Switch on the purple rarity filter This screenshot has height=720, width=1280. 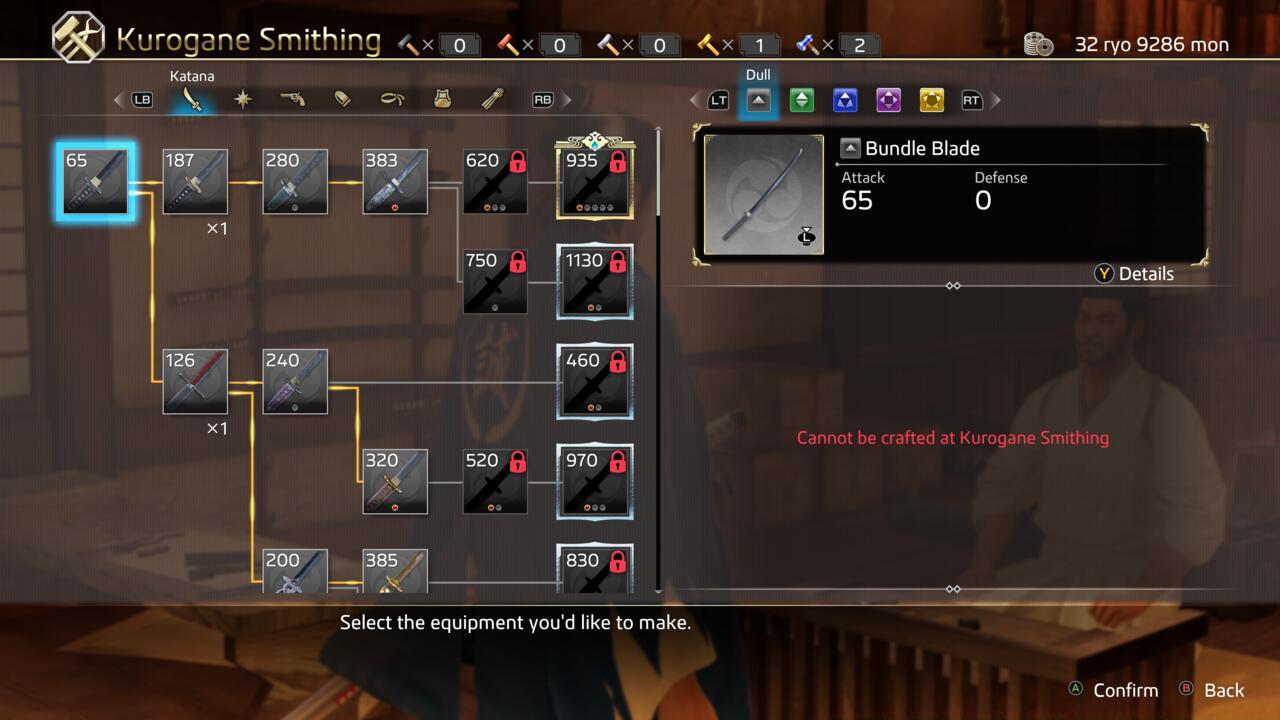pyautogui.click(x=888, y=99)
